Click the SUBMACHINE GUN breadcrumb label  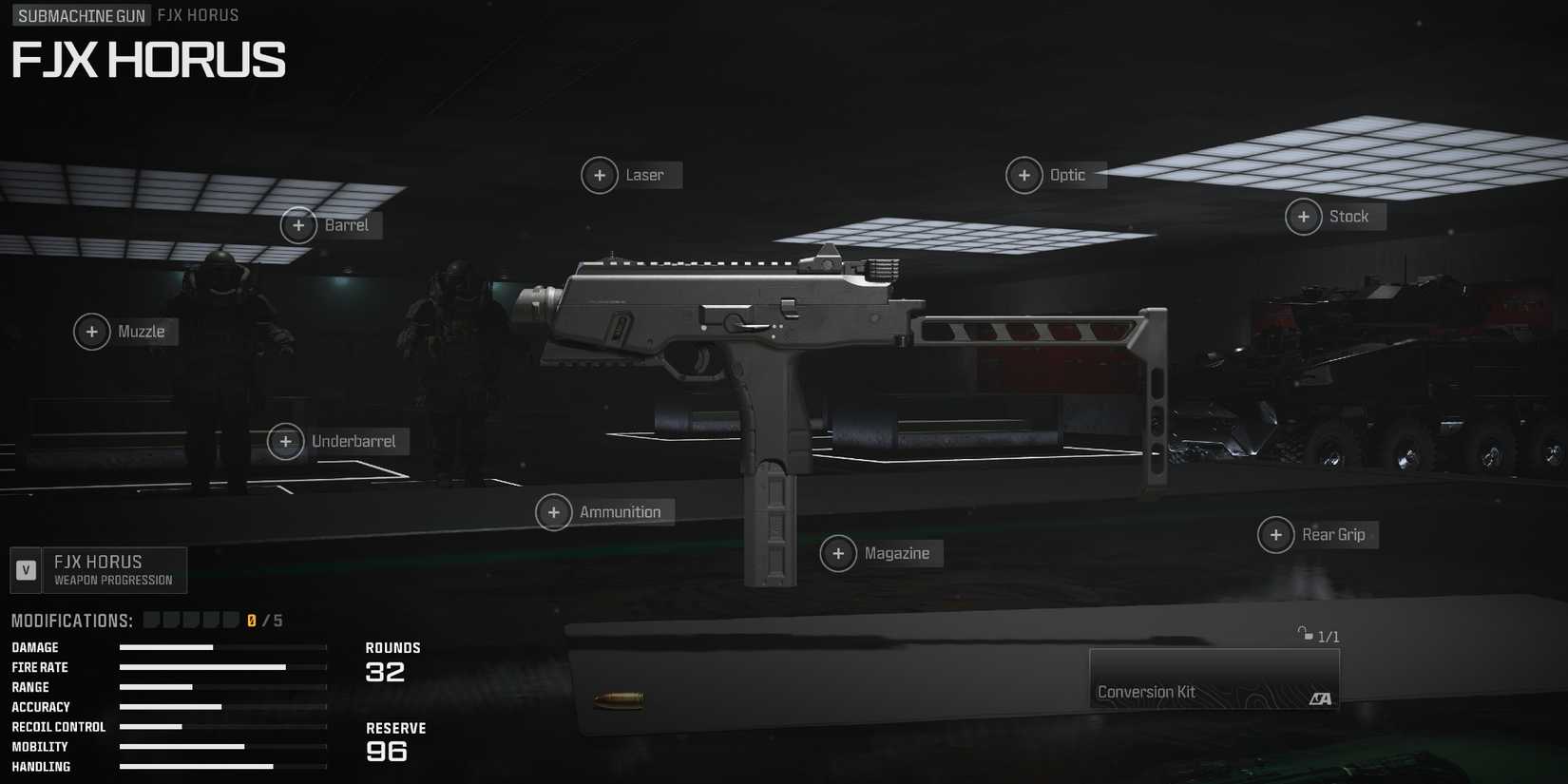click(x=80, y=15)
